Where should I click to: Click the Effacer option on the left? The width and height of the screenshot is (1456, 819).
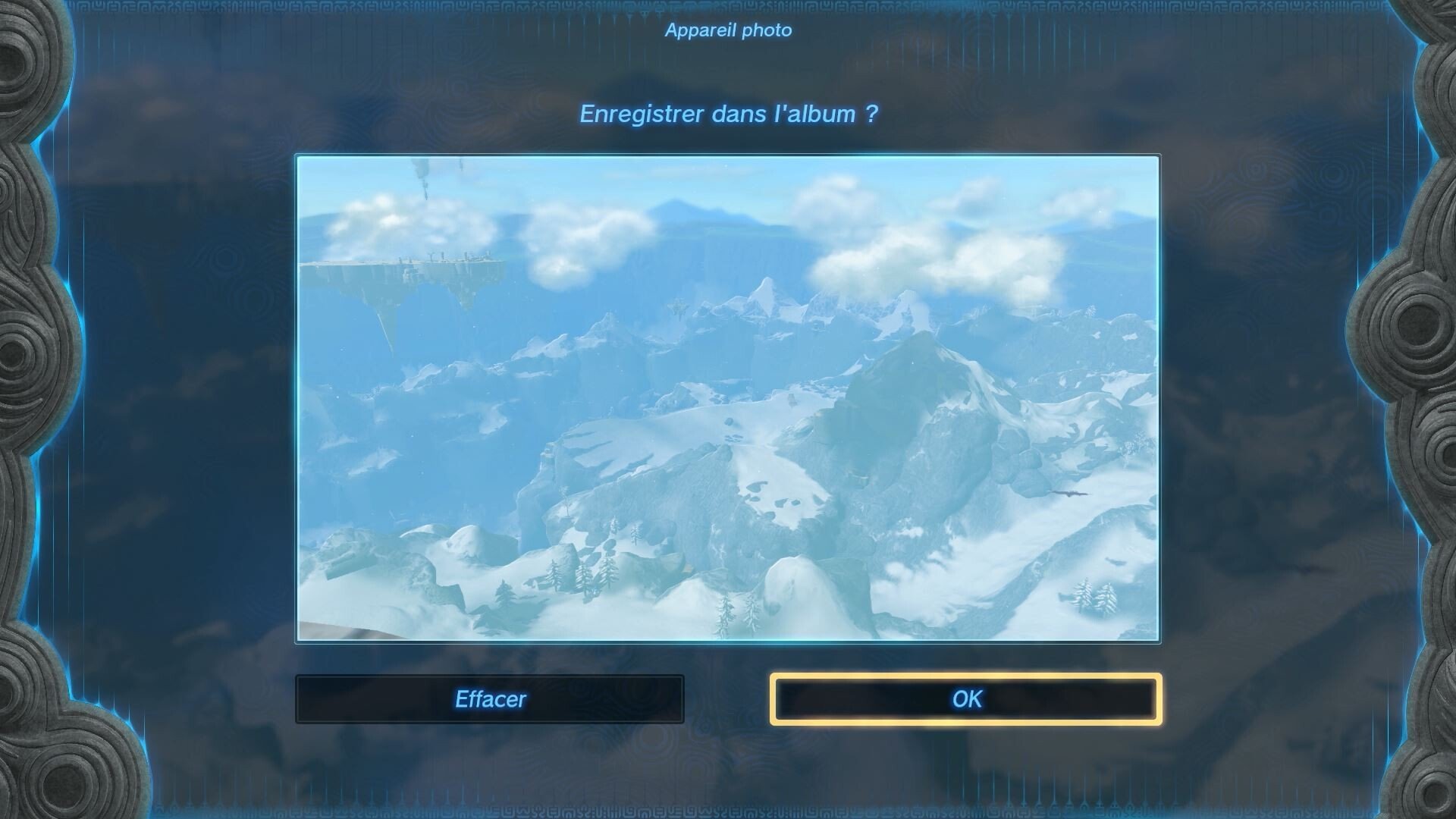click(489, 698)
